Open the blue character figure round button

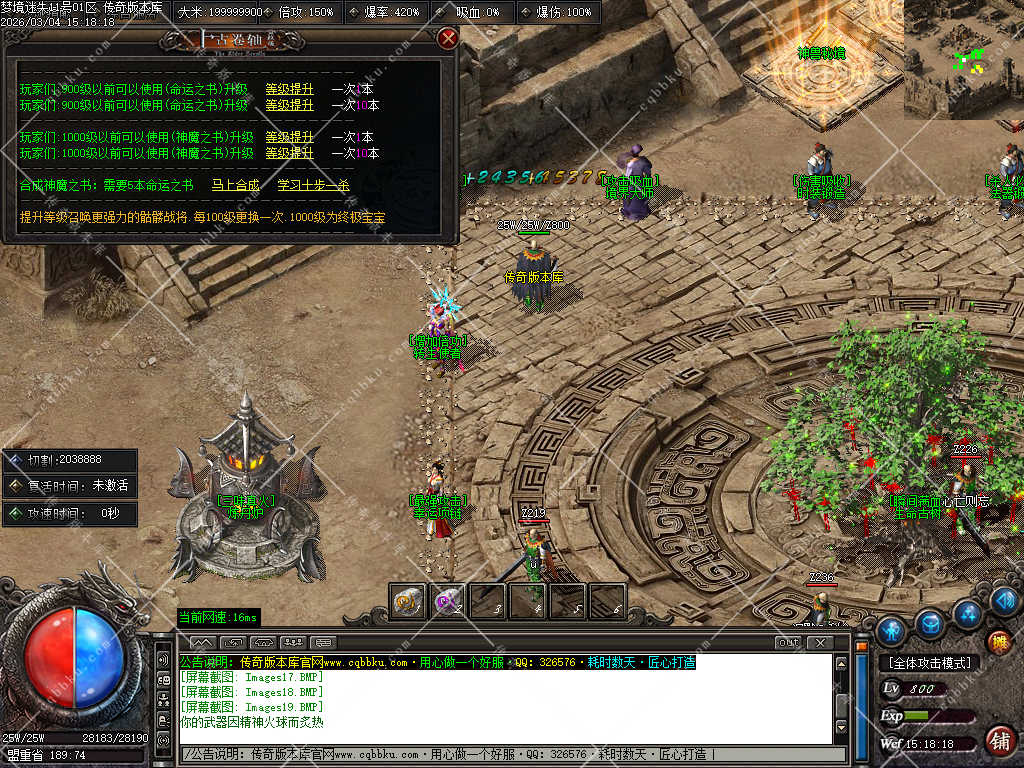pos(890,630)
